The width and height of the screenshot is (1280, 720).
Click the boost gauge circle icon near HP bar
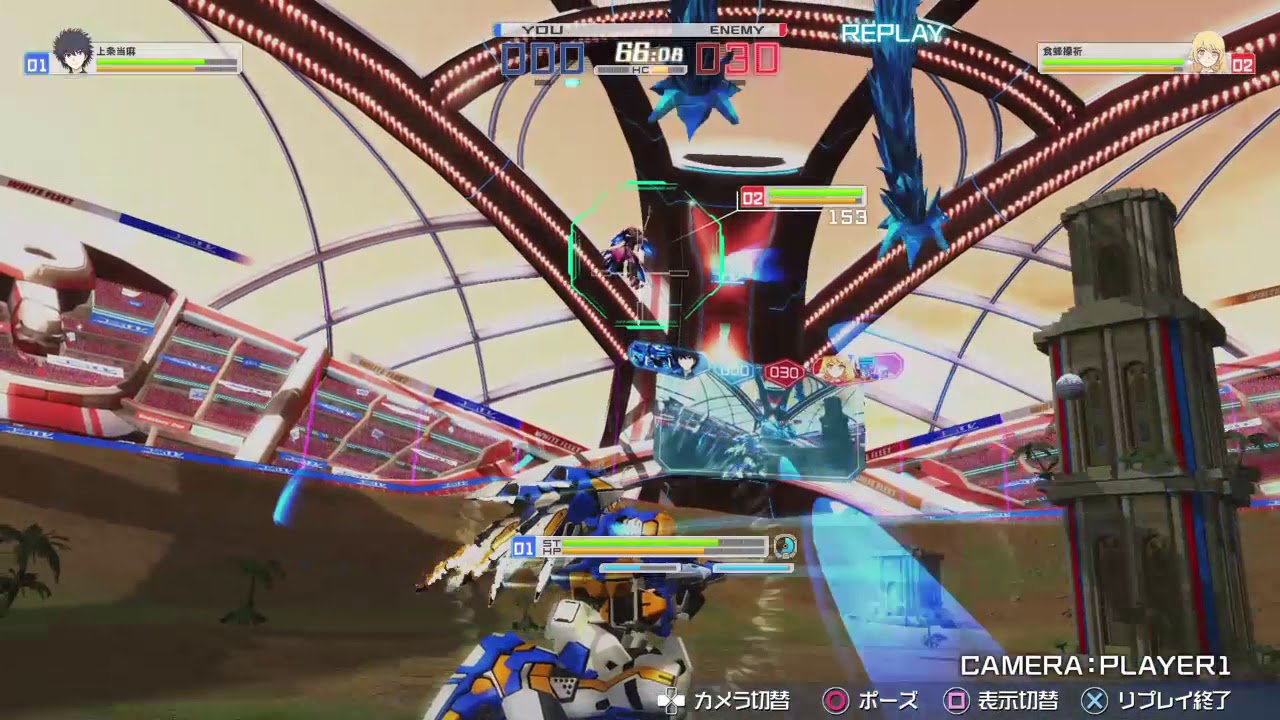[786, 546]
